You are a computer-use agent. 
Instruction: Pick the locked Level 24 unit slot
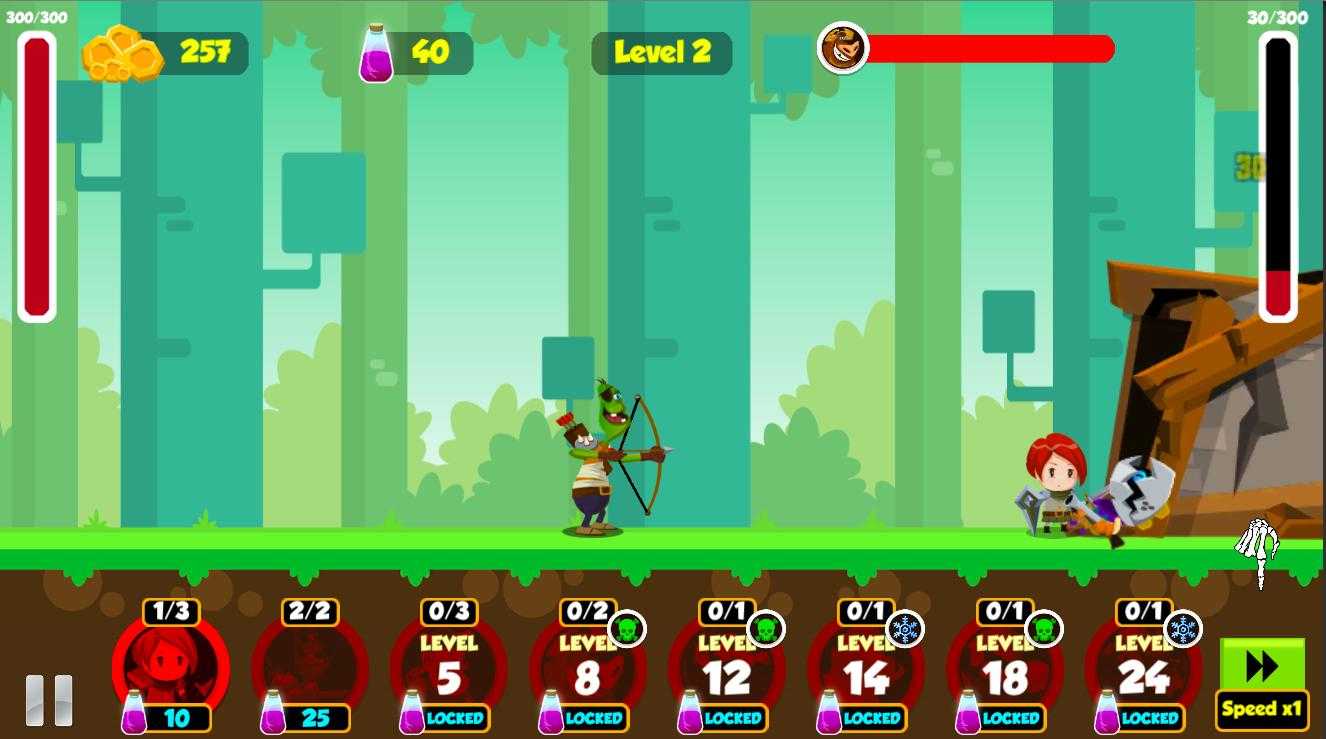pos(1143,667)
